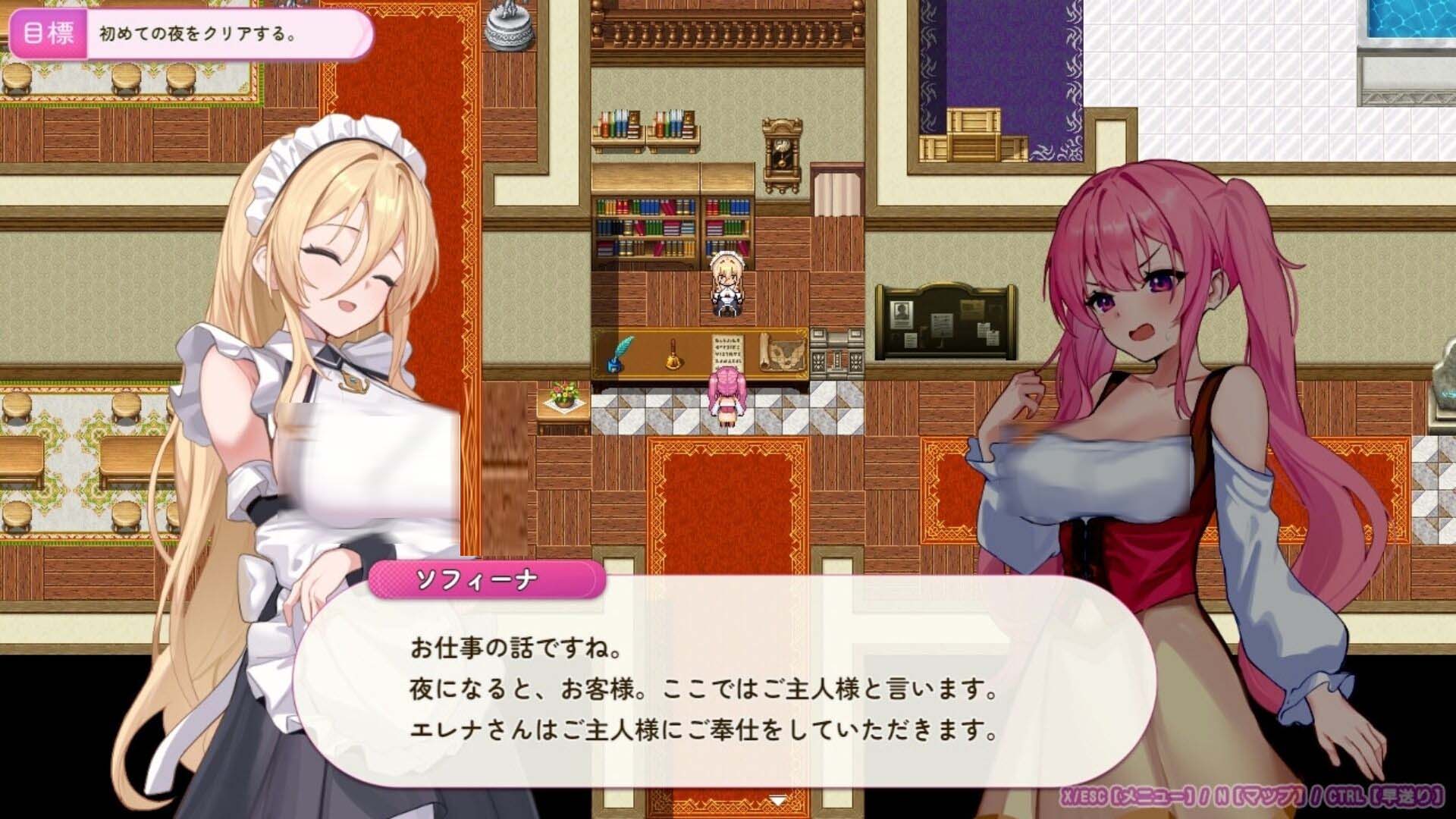Click the quill and inkwell on the counter
1456x819 pixels.
618,353
